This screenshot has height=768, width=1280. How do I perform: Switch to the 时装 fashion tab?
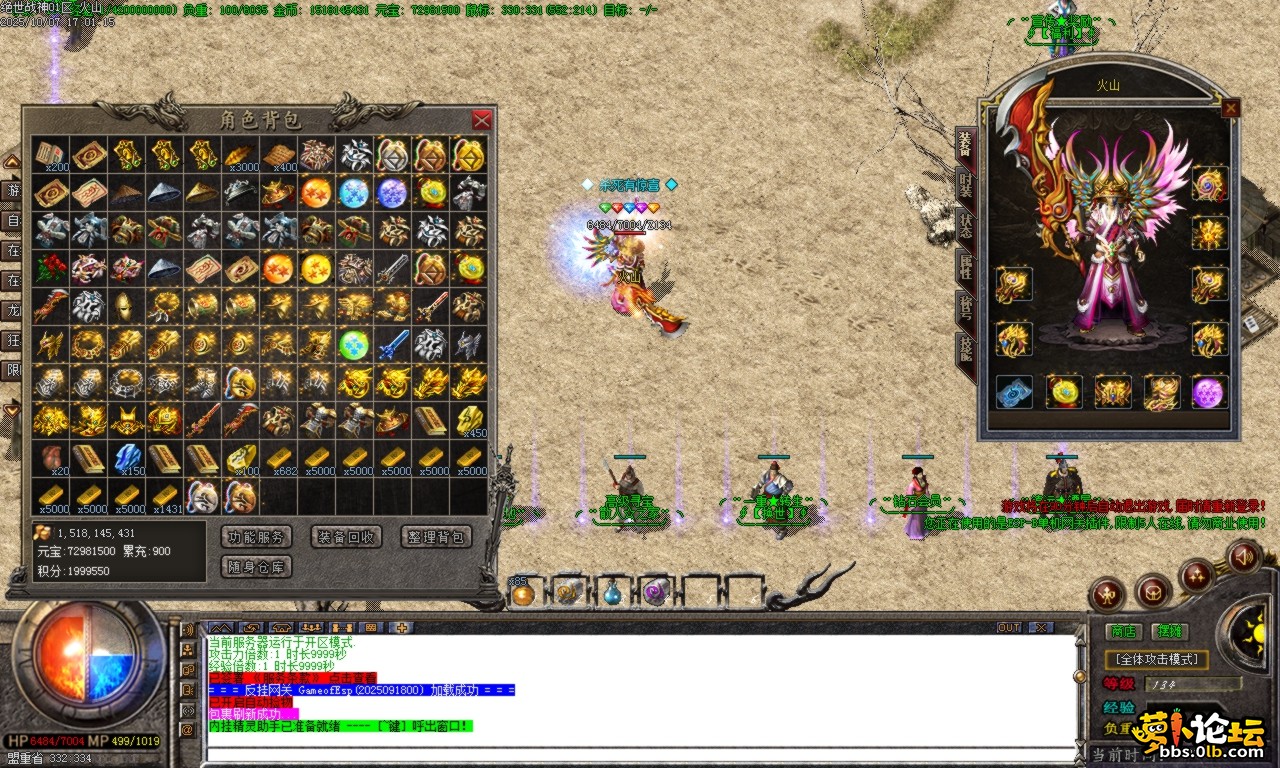click(965, 186)
